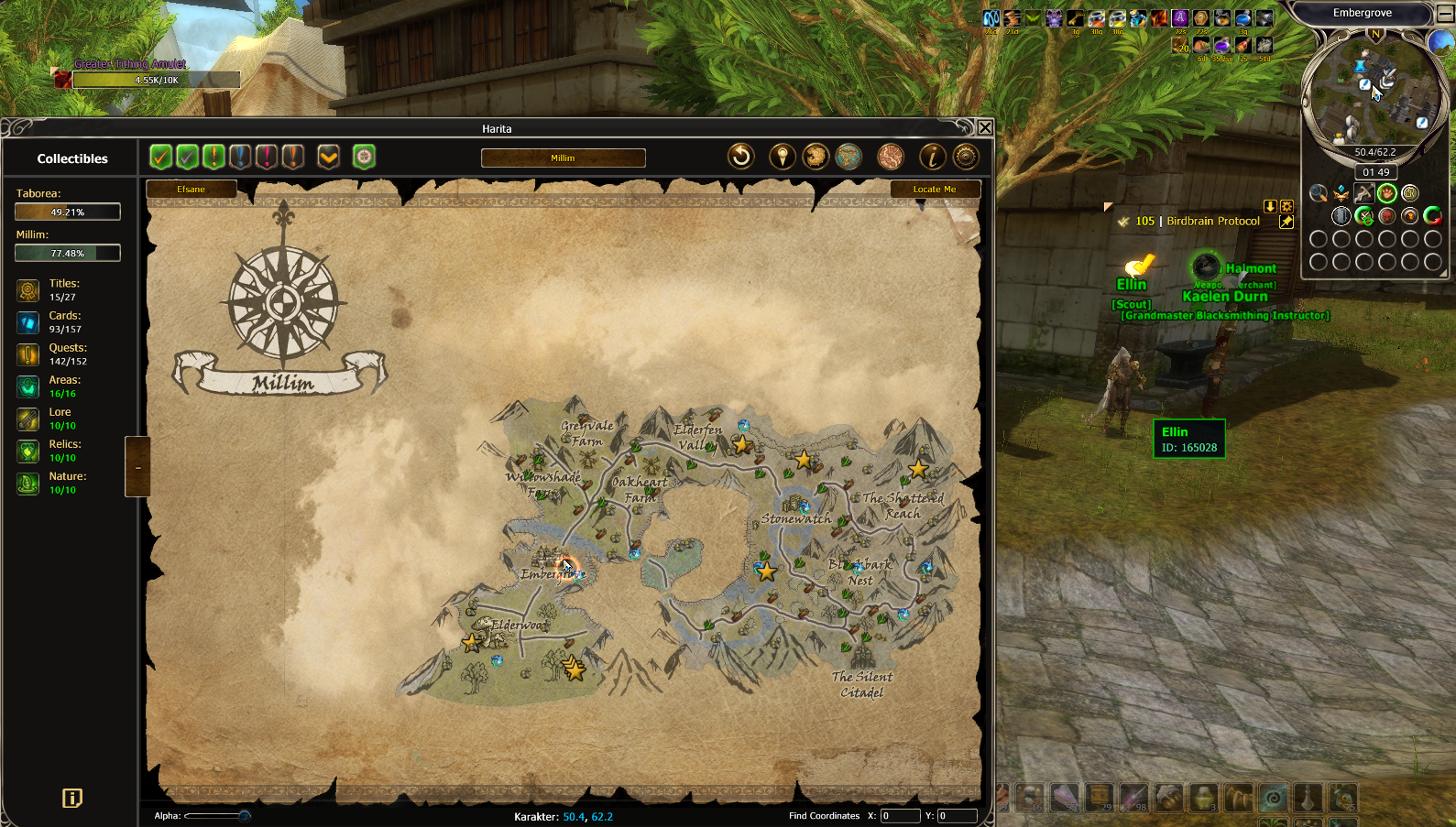Open the Millim zone name selector

(x=563, y=158)
